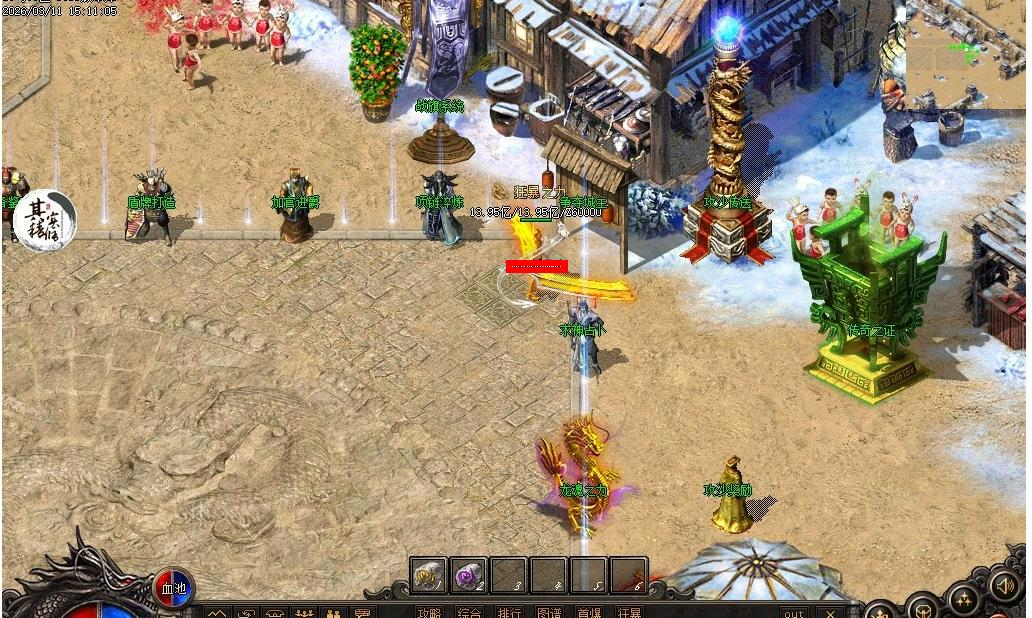This screenshot has height=618, width=1032.
Task: Click the out button
Action: [x=794, y=612]
